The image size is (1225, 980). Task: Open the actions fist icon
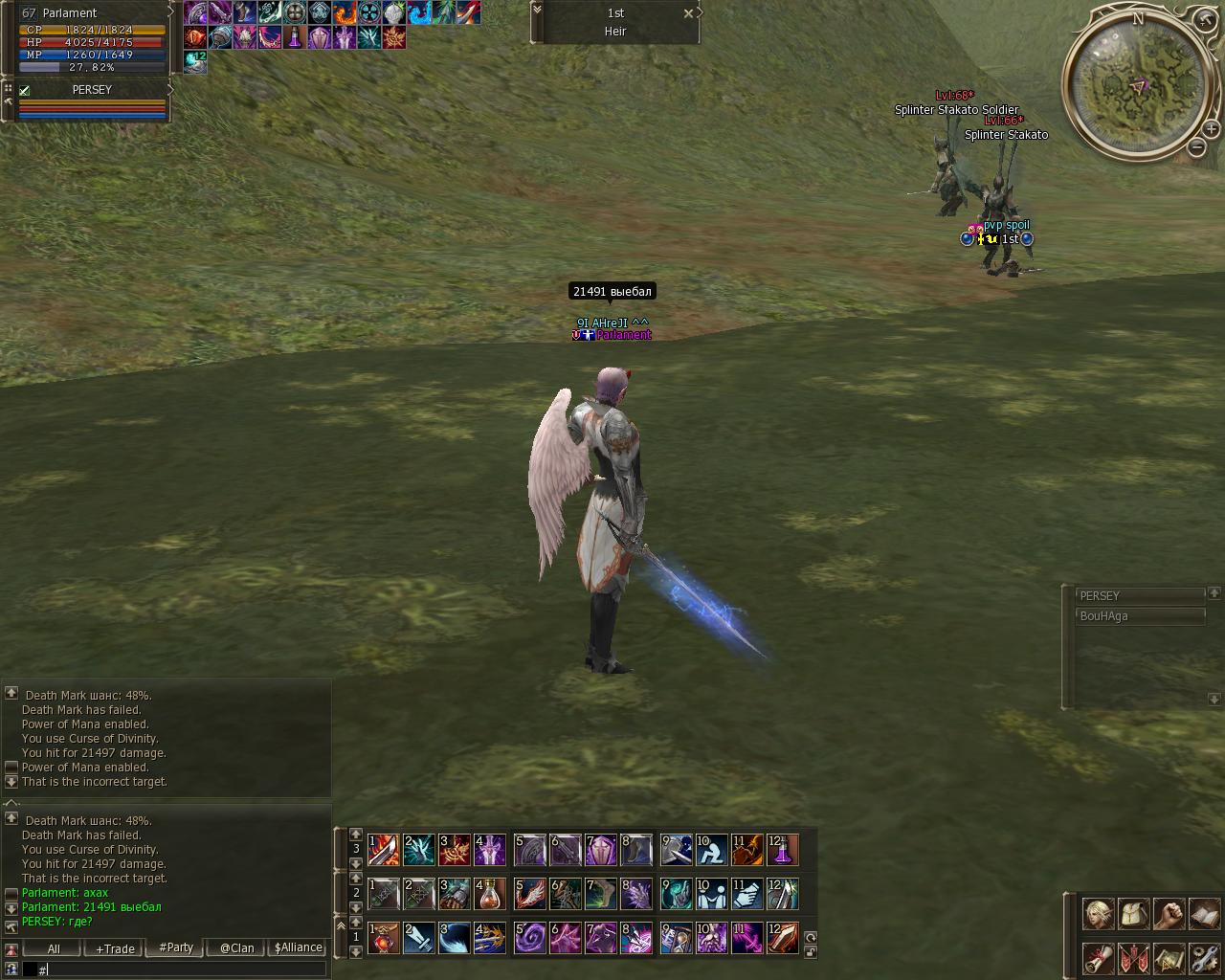(1169, 914)
